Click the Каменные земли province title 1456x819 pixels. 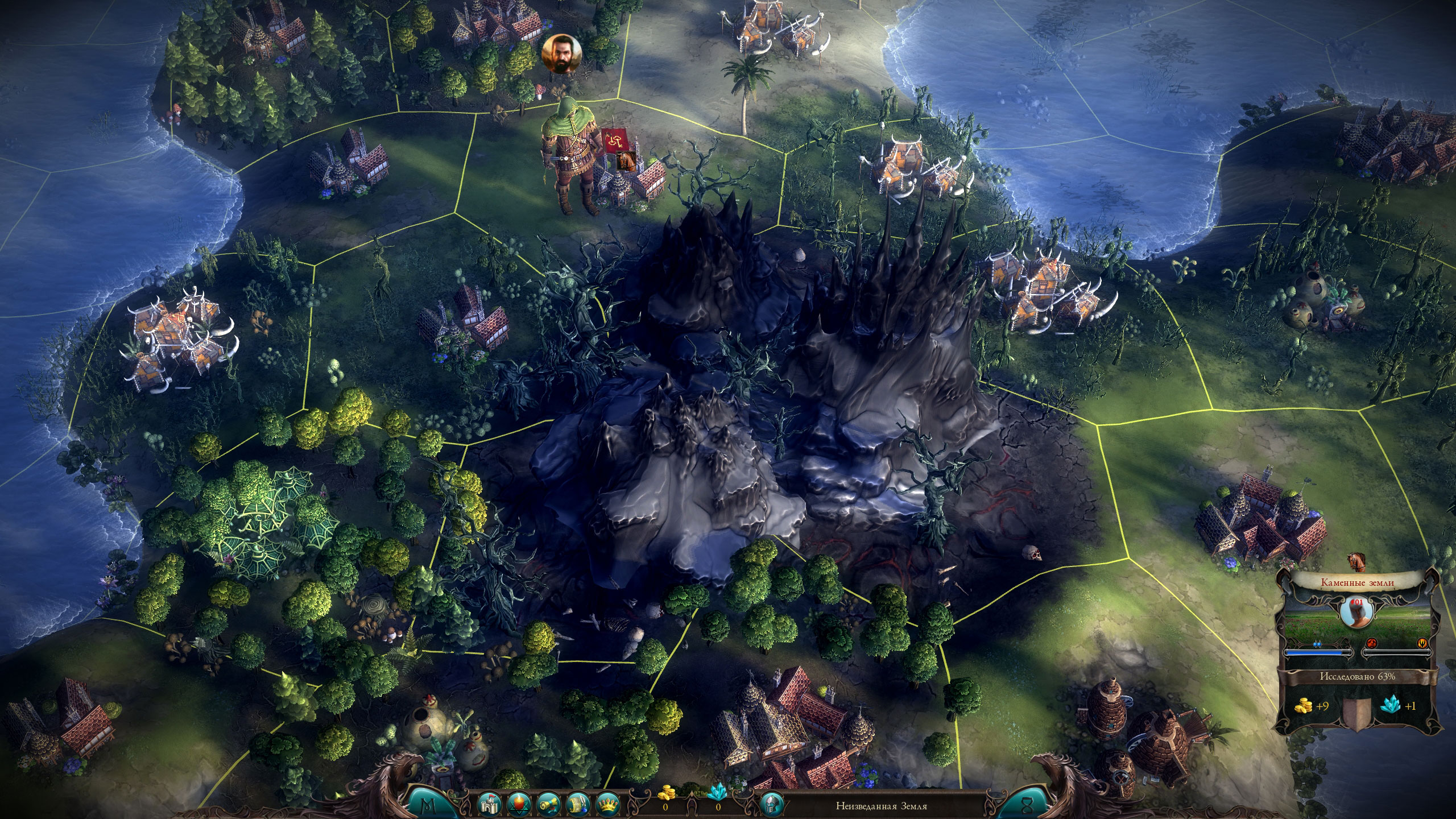pos(1356,582)
